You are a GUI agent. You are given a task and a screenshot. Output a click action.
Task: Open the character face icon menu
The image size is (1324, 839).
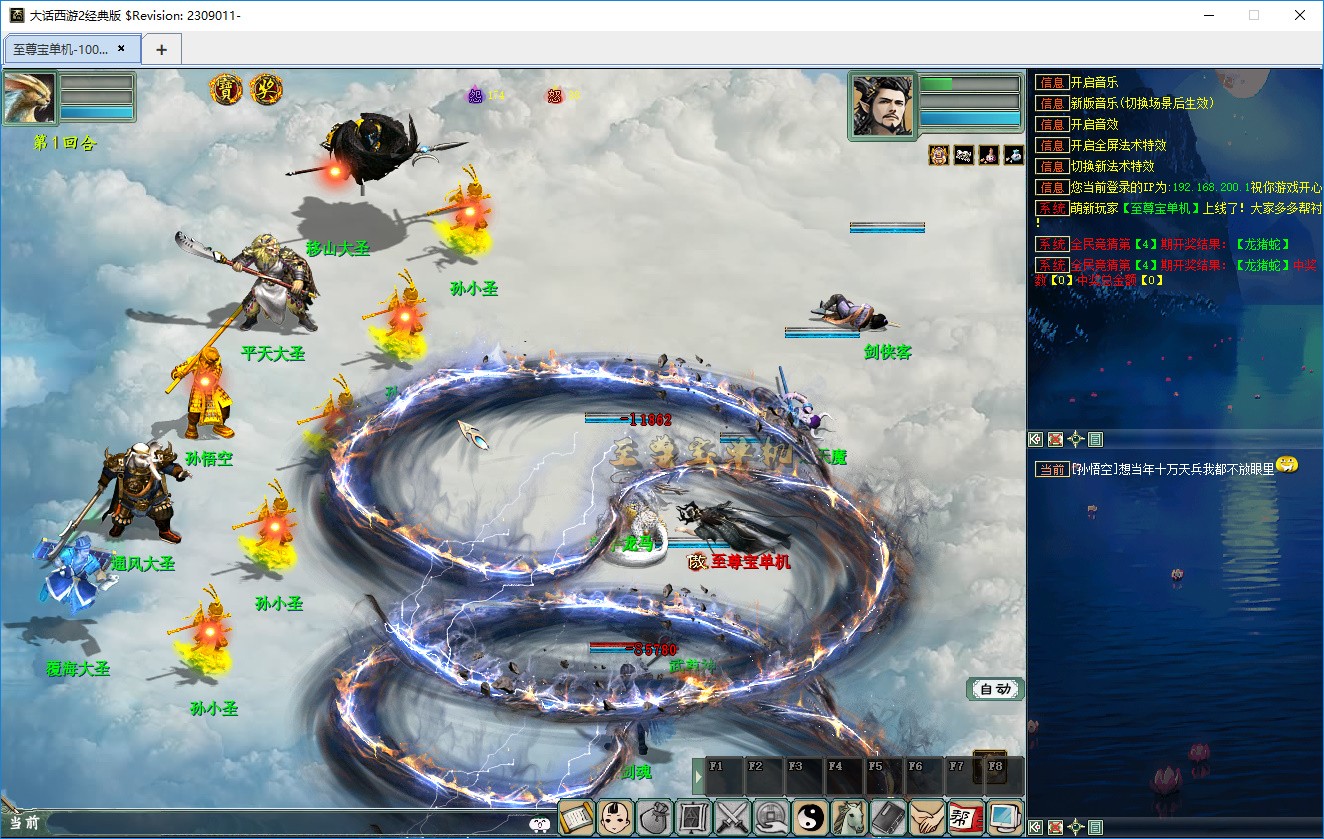[x=615, y=817]
